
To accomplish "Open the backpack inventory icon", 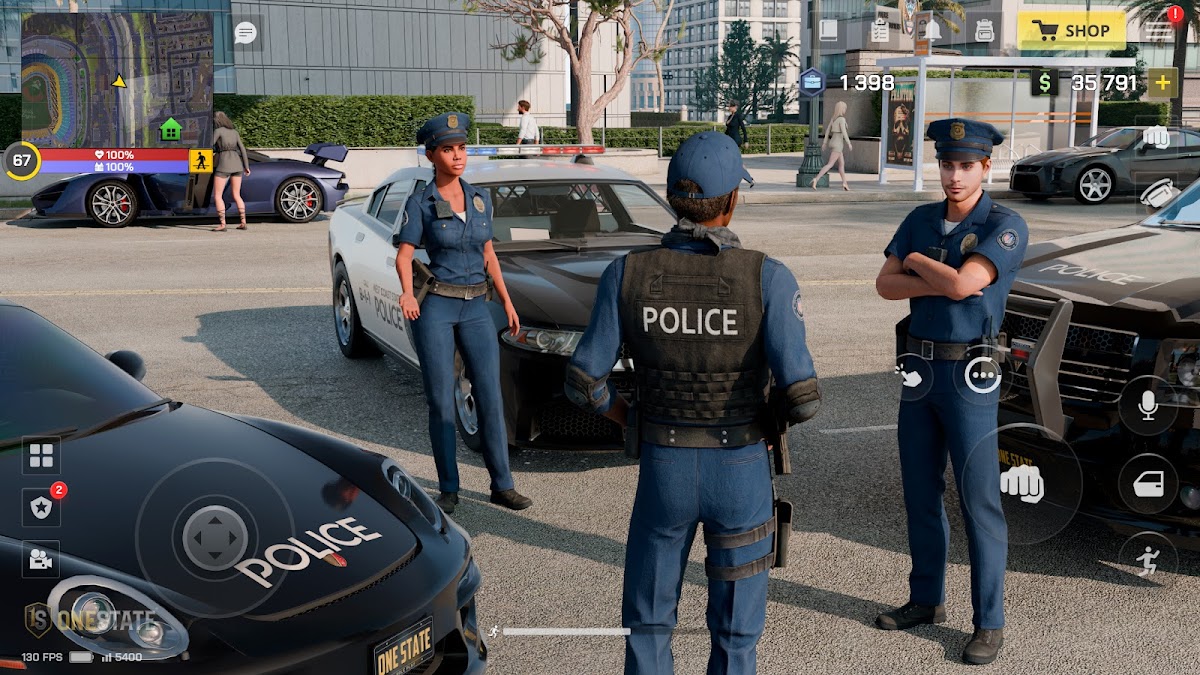I will tap(984, 31).
